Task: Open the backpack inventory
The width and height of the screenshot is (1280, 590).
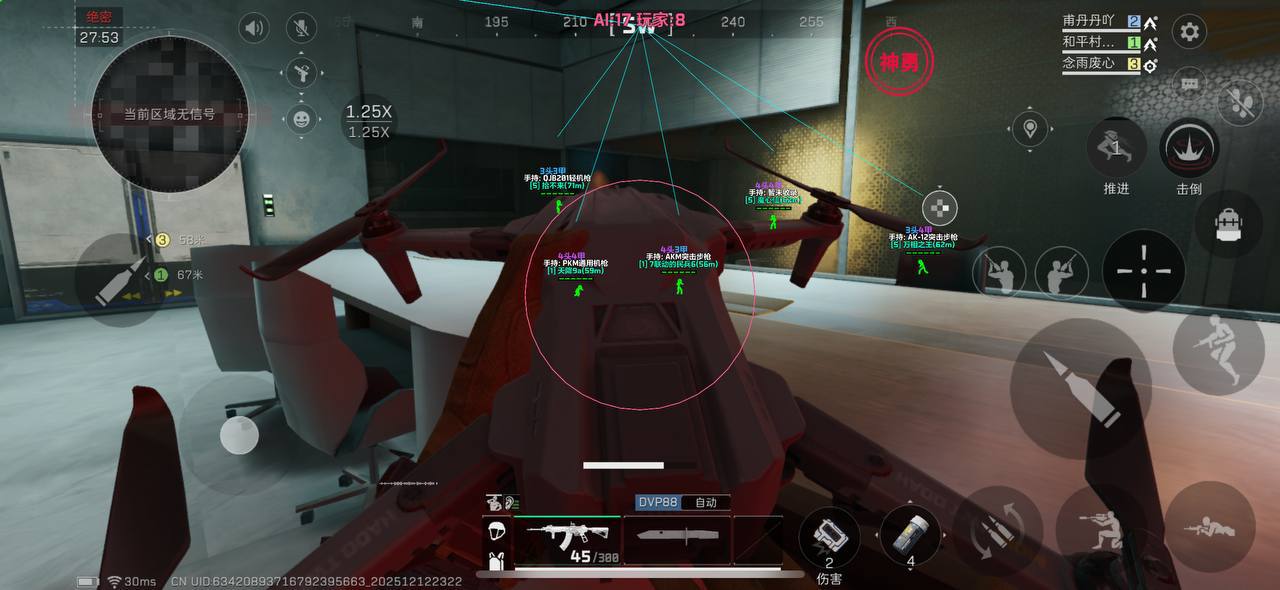Action: (1229, 224)
